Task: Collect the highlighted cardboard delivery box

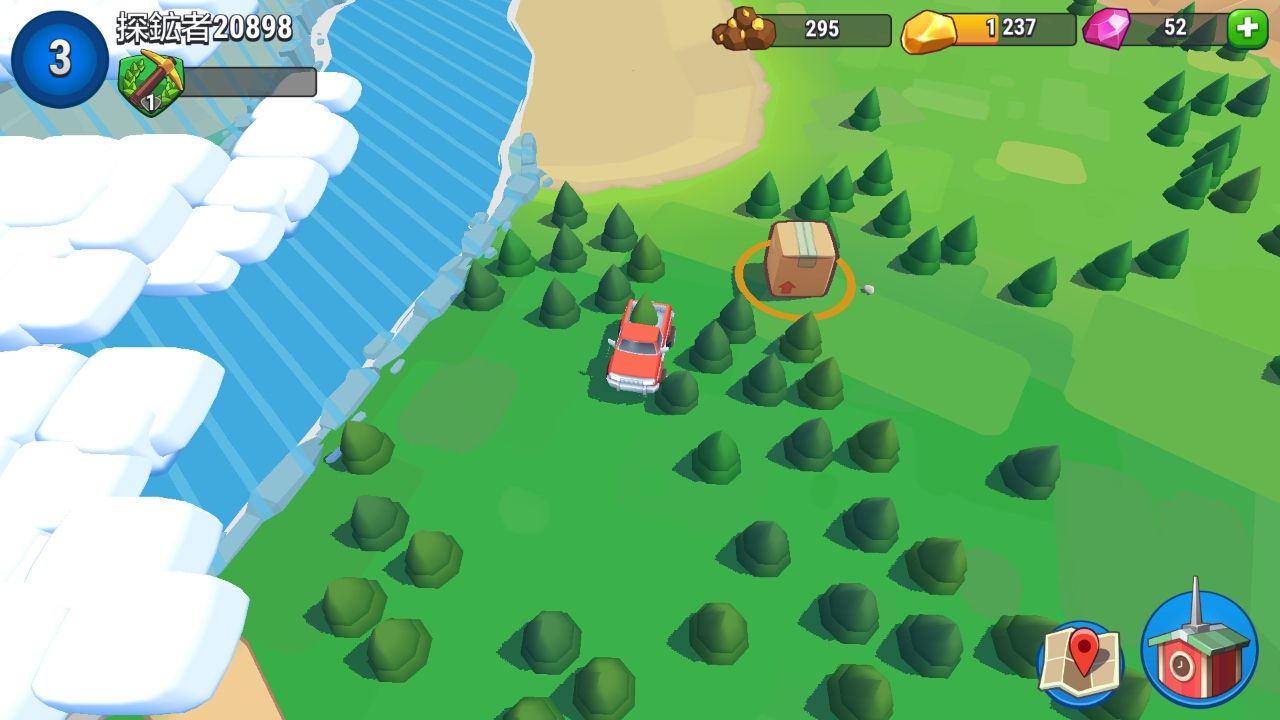Action: pos(798,265)
